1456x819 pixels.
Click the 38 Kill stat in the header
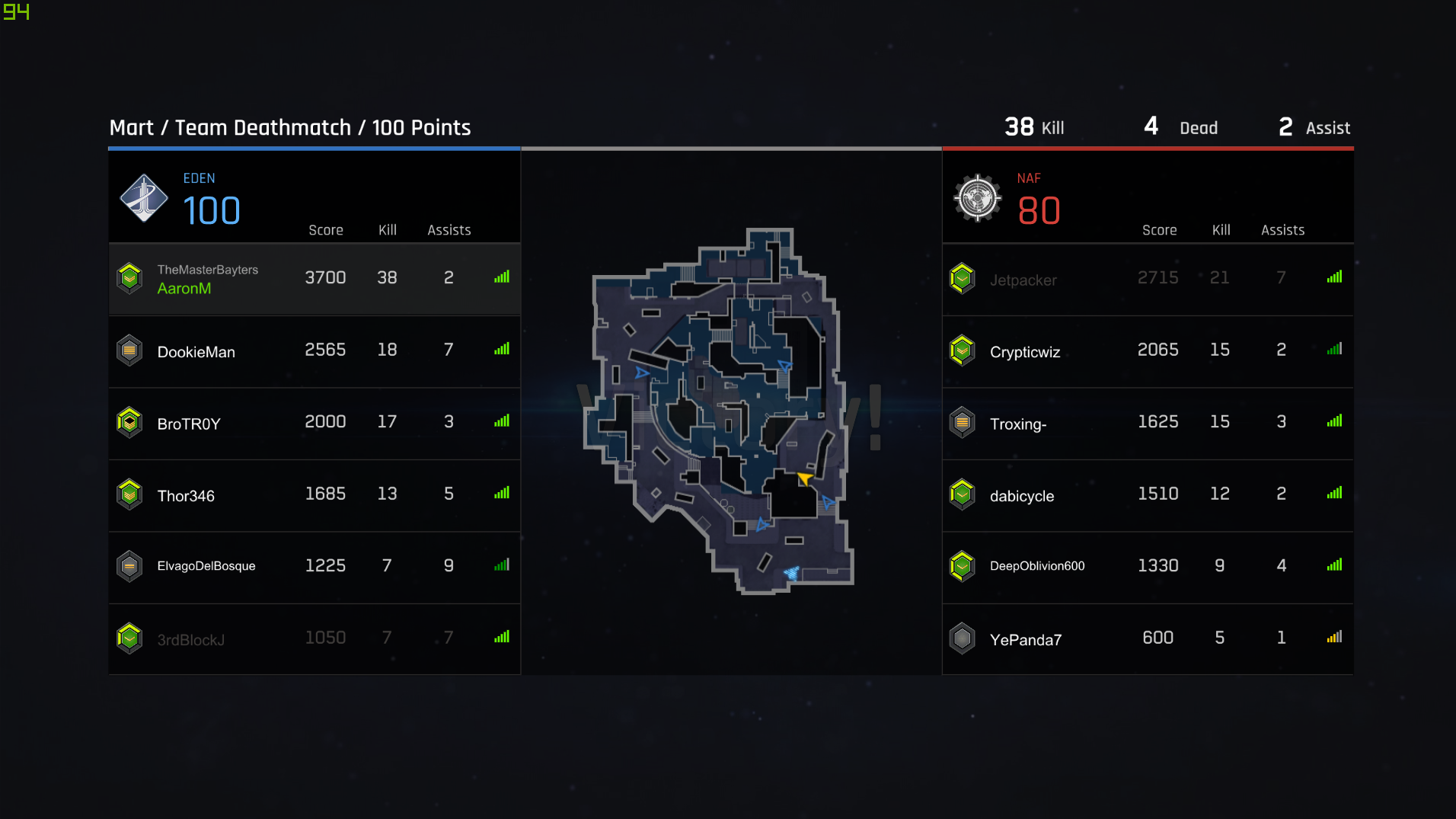(1033, 126)
